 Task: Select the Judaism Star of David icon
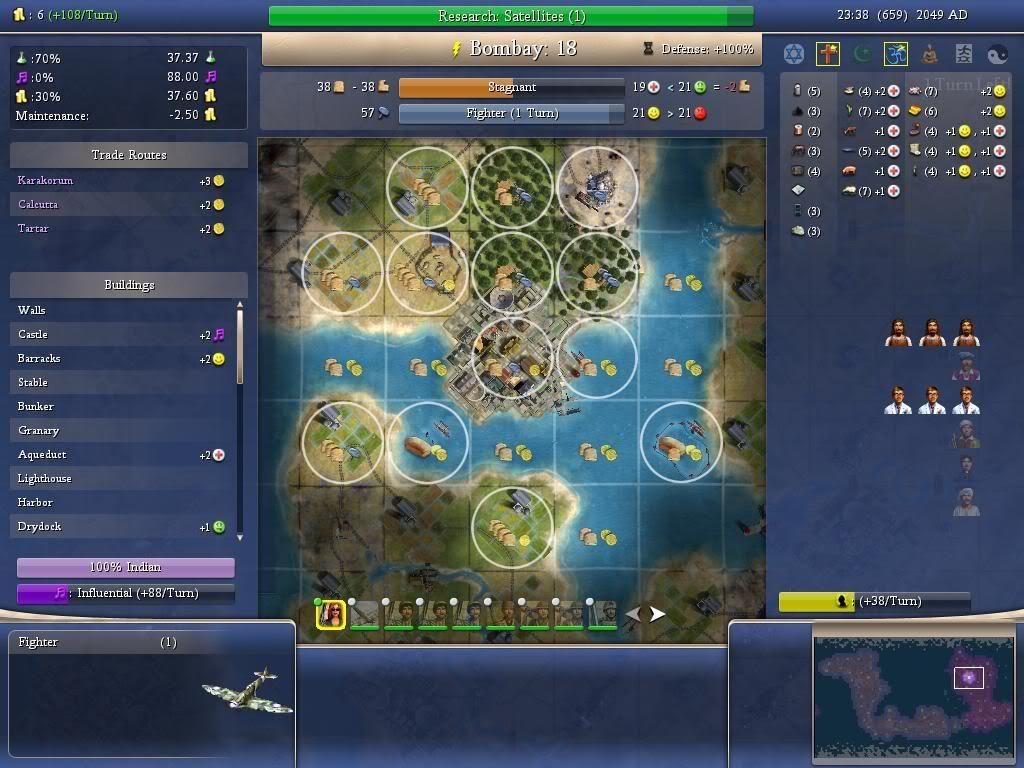(794, 54)
